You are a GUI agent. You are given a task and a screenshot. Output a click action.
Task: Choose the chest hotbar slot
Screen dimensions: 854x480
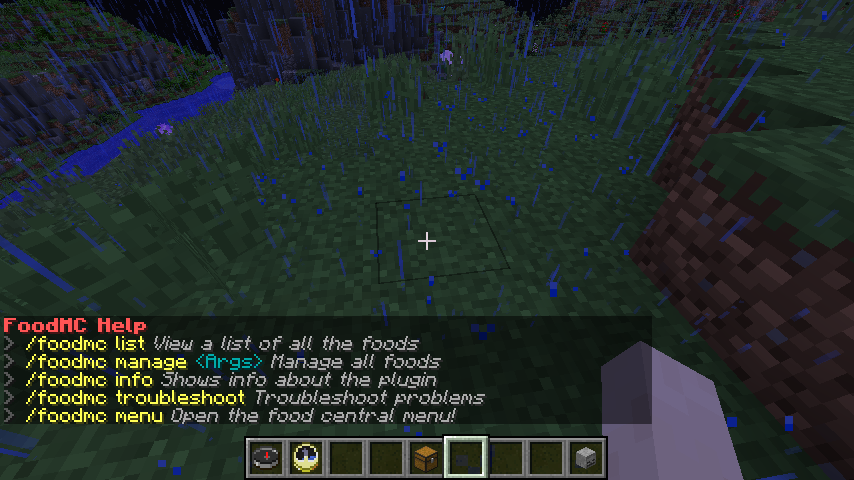[426, 458]
